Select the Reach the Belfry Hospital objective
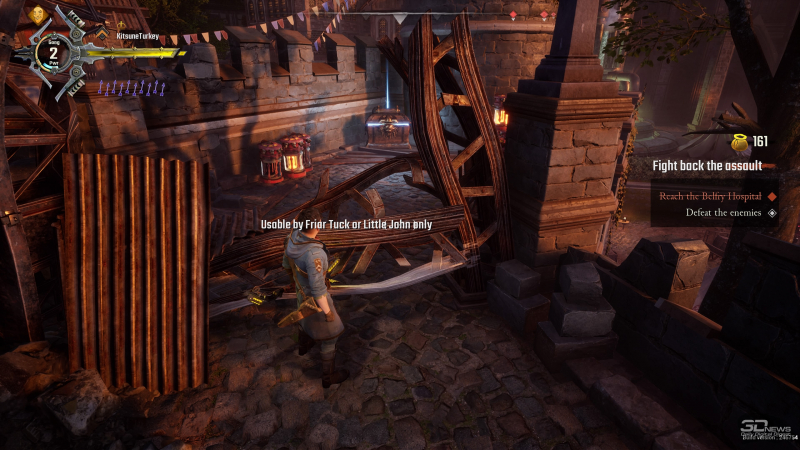The height and width of the screenshot is (450, 800). 709,196
